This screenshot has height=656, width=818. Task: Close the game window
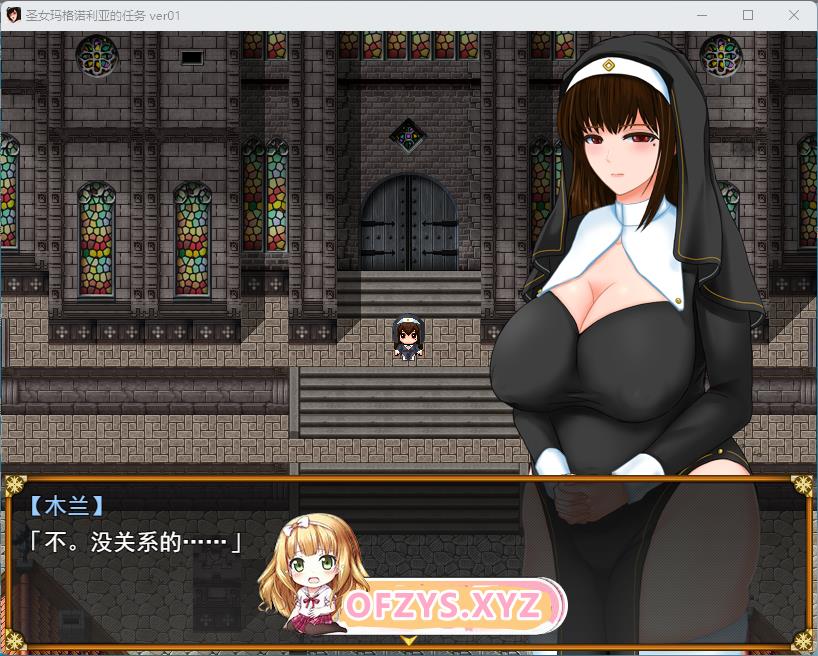coord(793,15)
